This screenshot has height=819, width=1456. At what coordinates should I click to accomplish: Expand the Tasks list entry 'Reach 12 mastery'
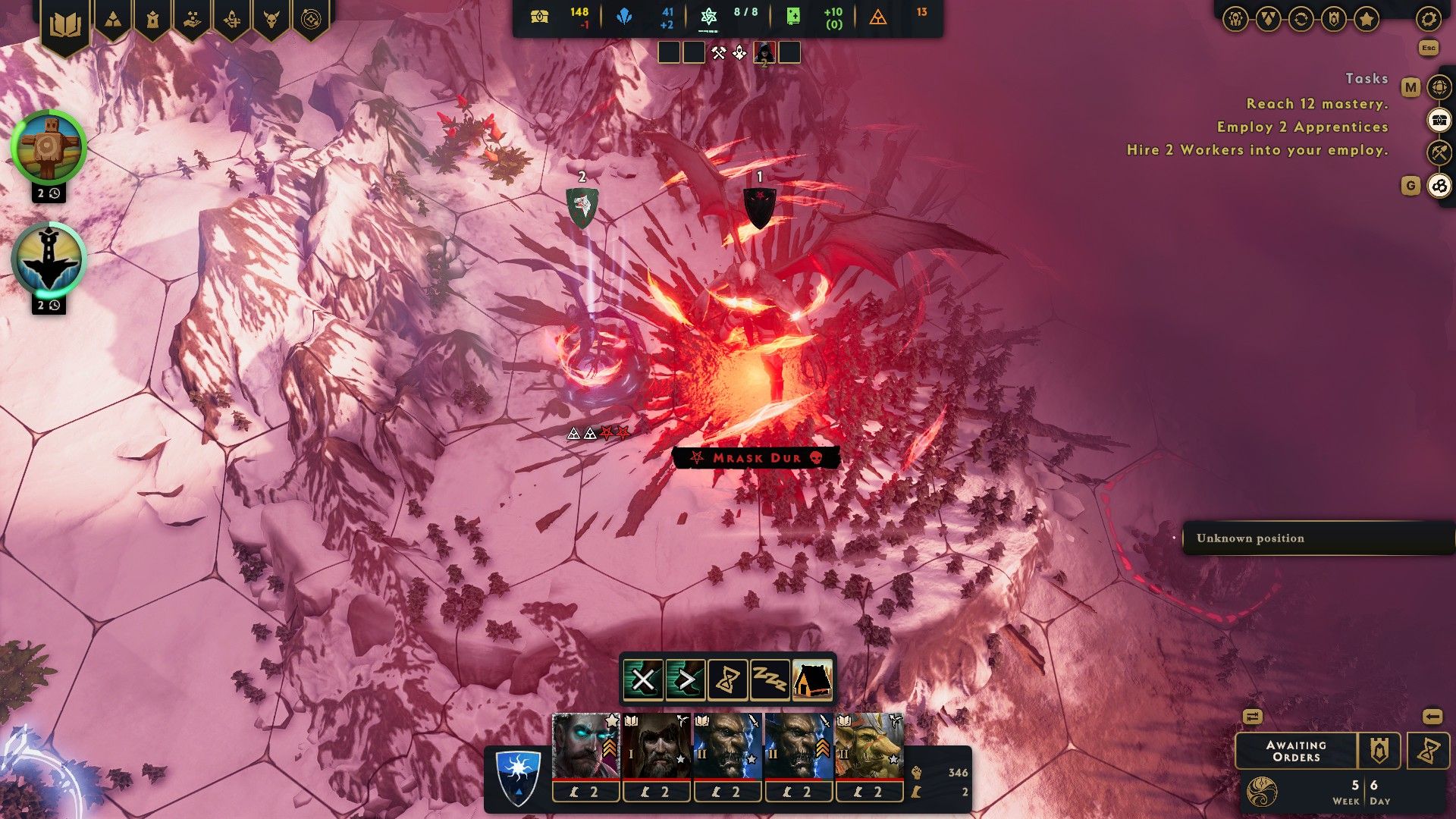click(x=1316, y=102)
